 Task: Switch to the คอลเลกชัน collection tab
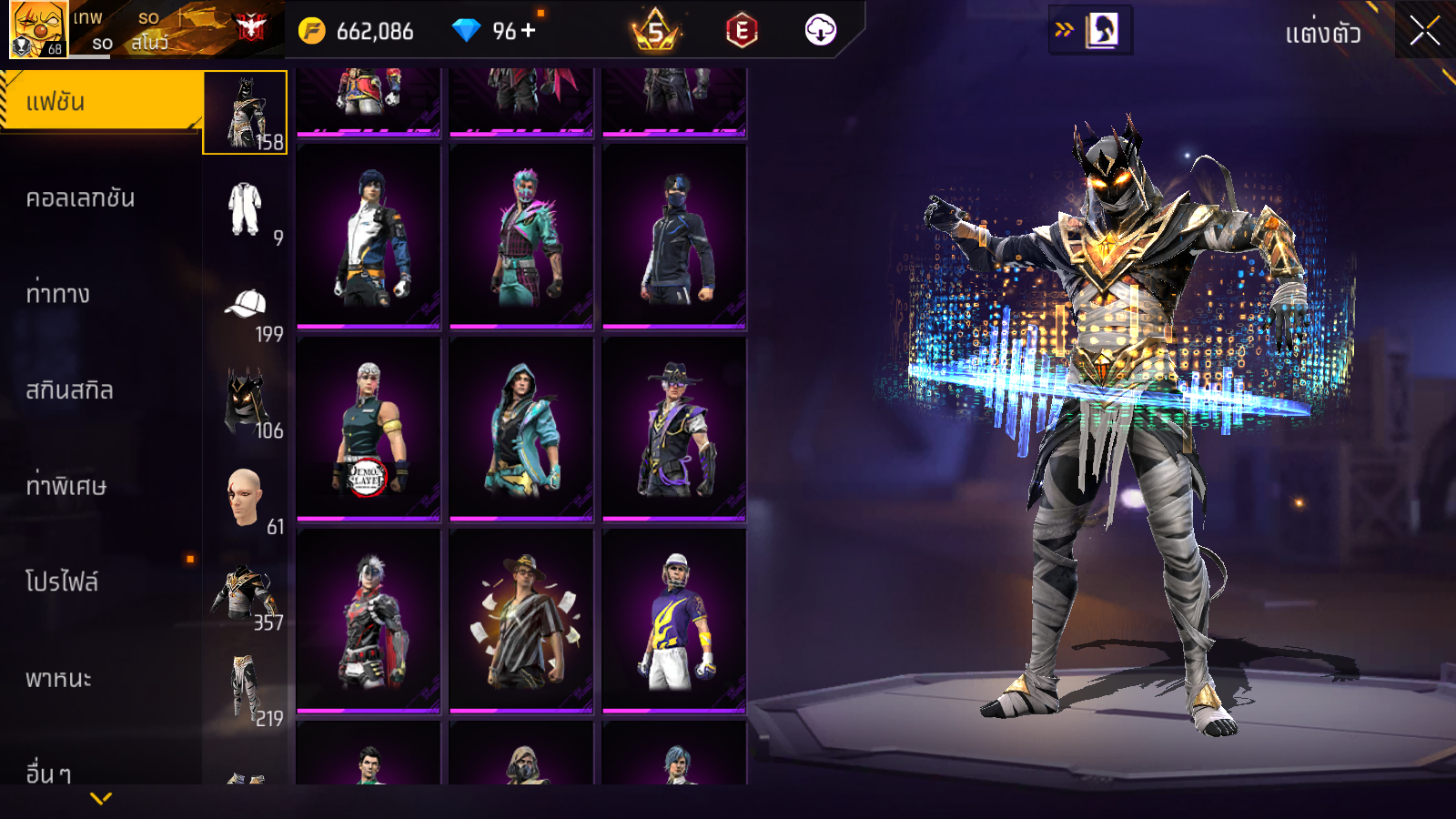pos(80,198)
